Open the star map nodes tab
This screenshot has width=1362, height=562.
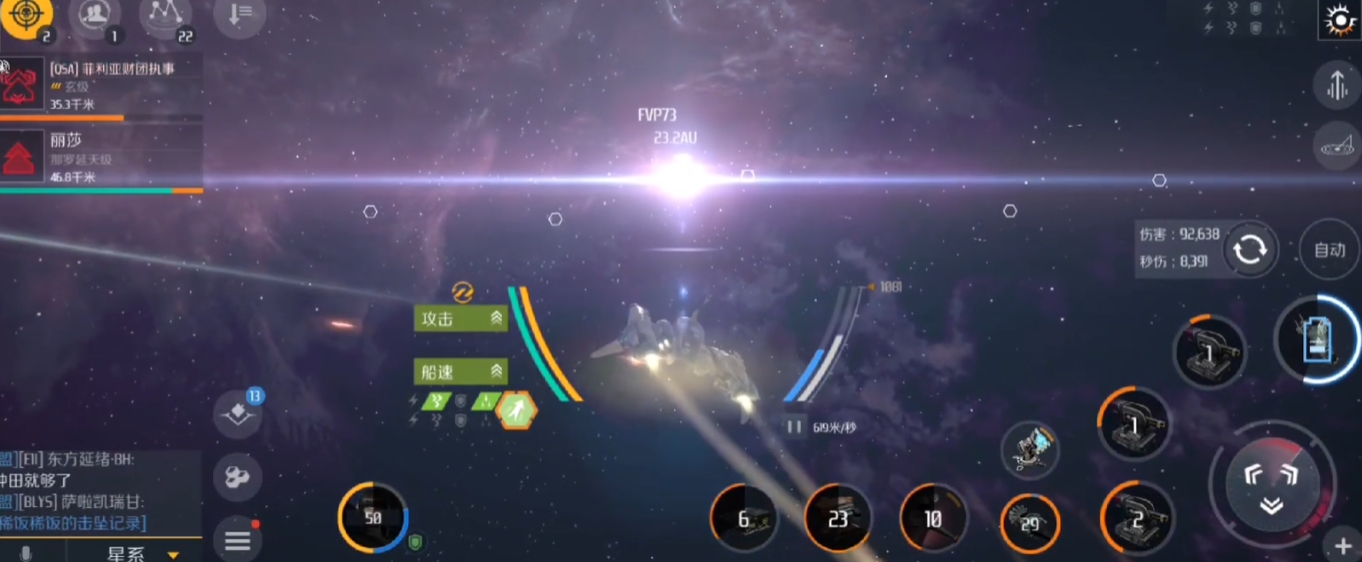165,16
